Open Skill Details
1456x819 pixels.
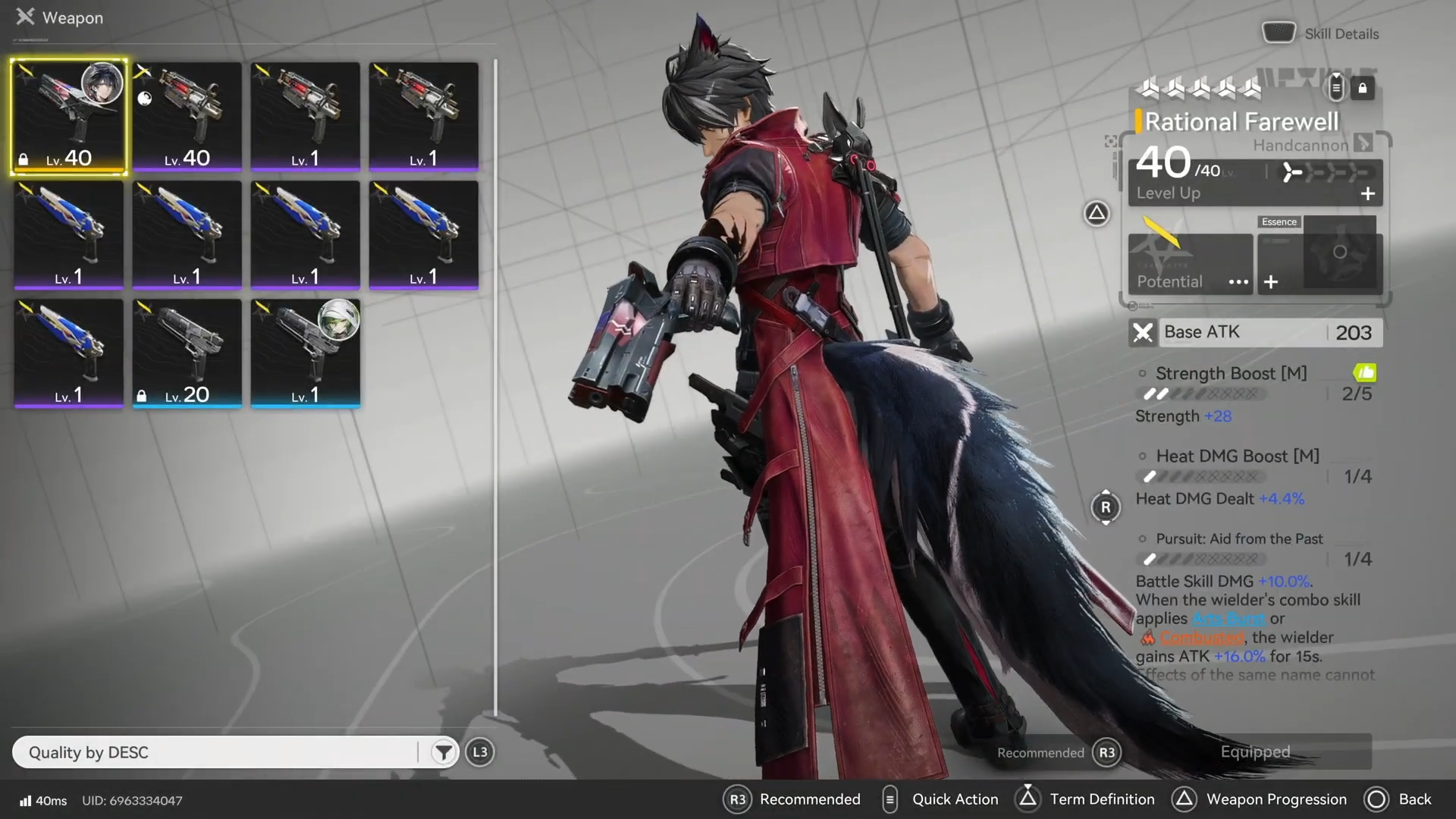1321,34
